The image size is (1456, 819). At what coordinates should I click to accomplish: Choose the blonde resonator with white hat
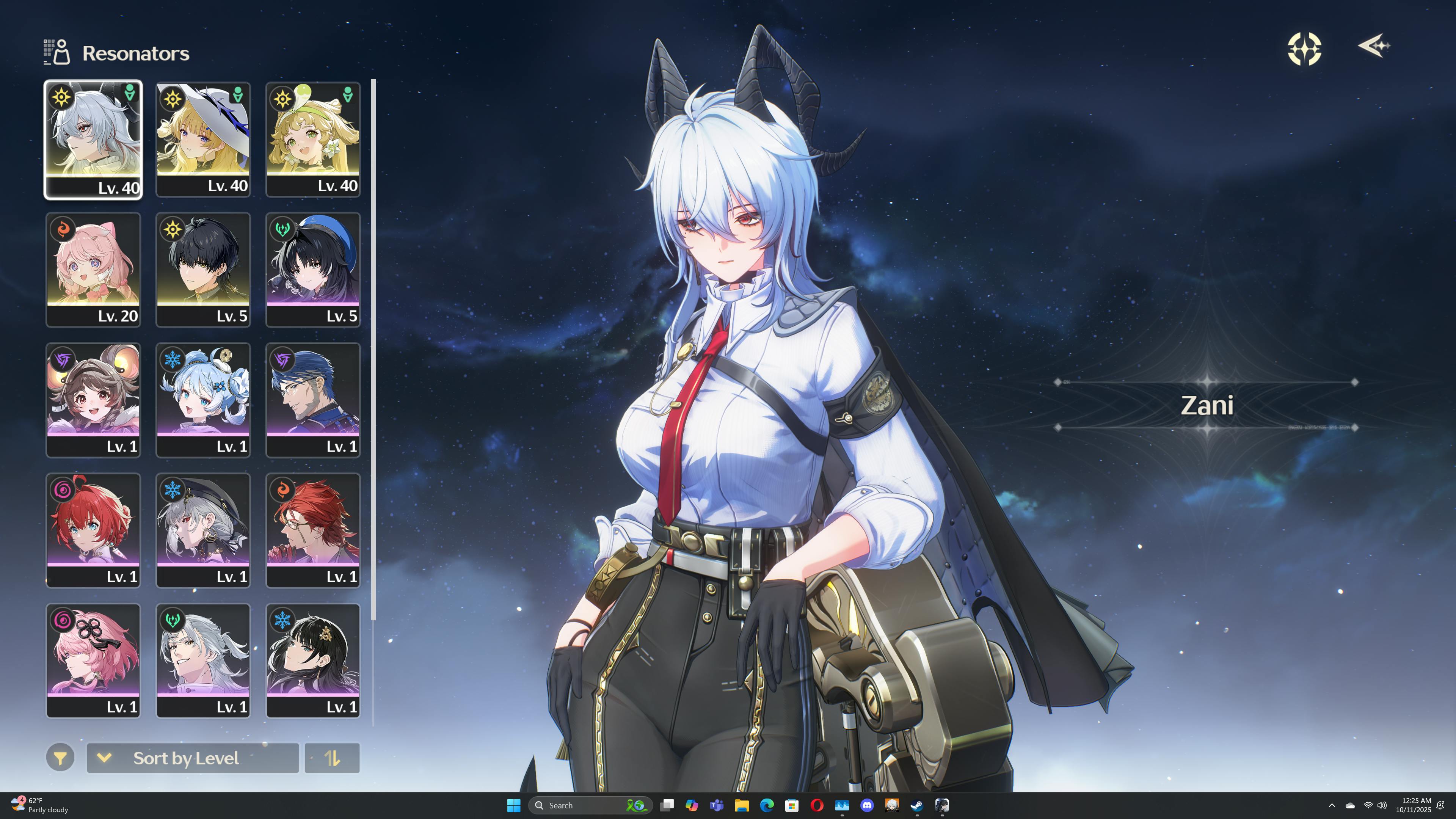coord(203,139)
